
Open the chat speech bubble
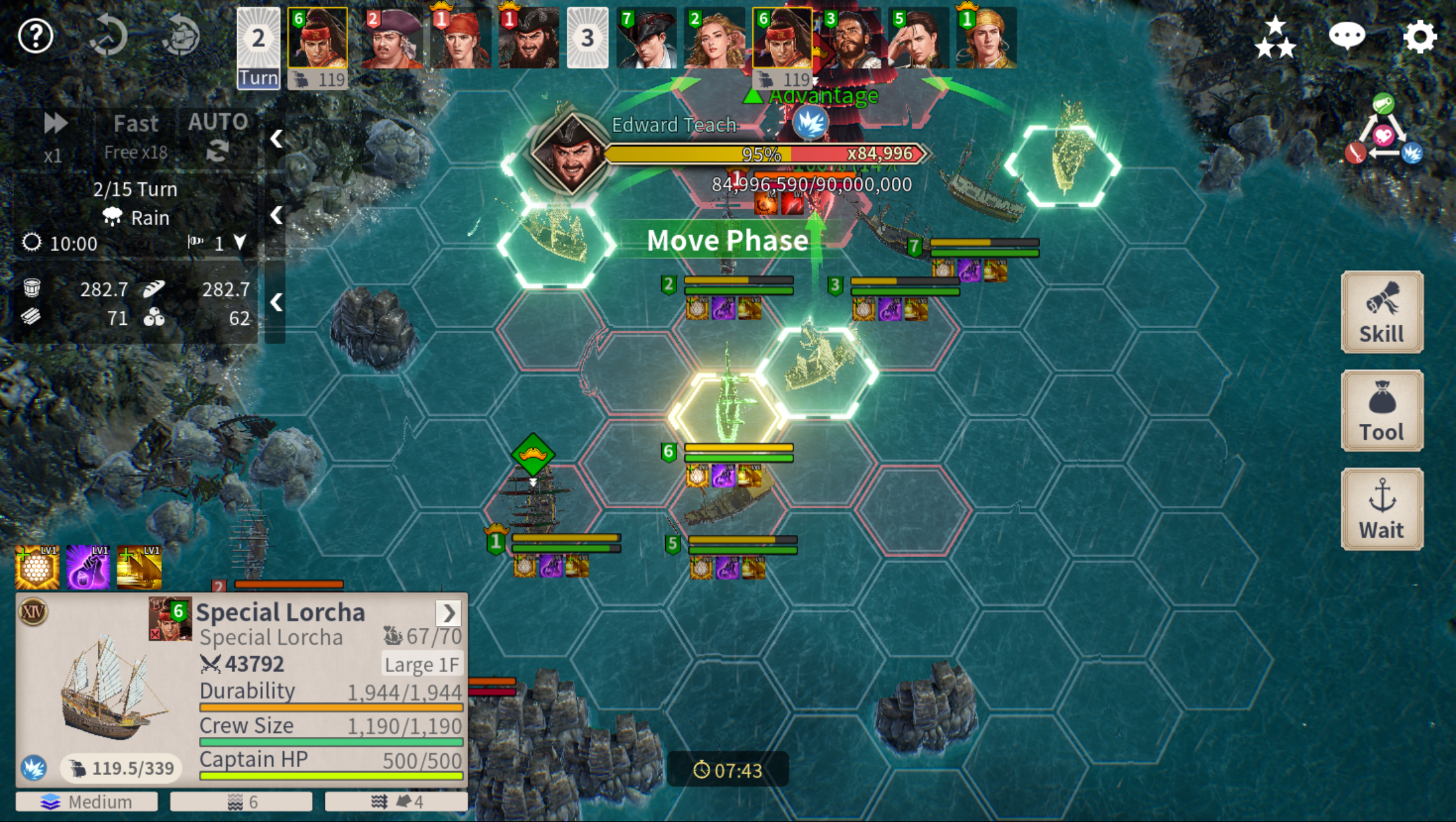pyautogui.click(x=1346, y=36)
